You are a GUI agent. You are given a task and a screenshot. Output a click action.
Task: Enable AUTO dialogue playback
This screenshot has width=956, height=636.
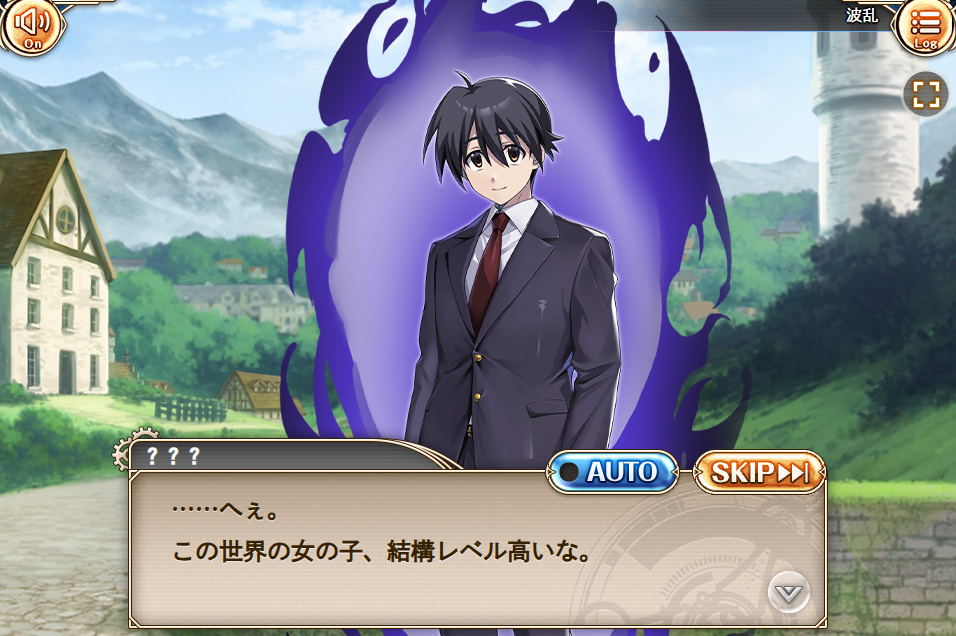coord(612,472)
